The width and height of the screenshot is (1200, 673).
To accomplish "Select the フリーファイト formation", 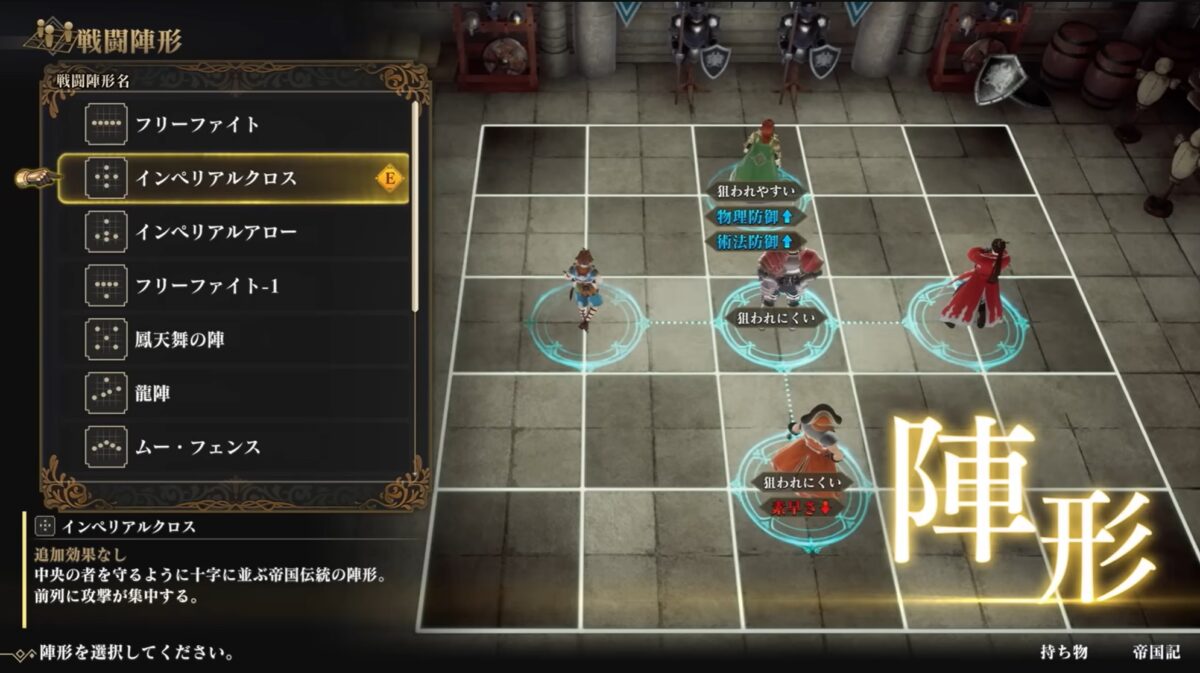I will point(198,125).
